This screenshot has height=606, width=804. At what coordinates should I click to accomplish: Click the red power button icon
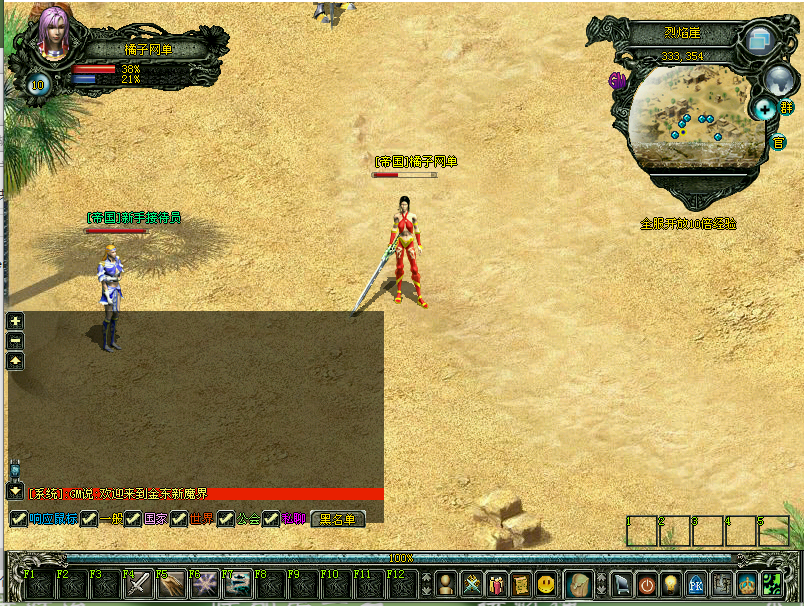(646, 584)
